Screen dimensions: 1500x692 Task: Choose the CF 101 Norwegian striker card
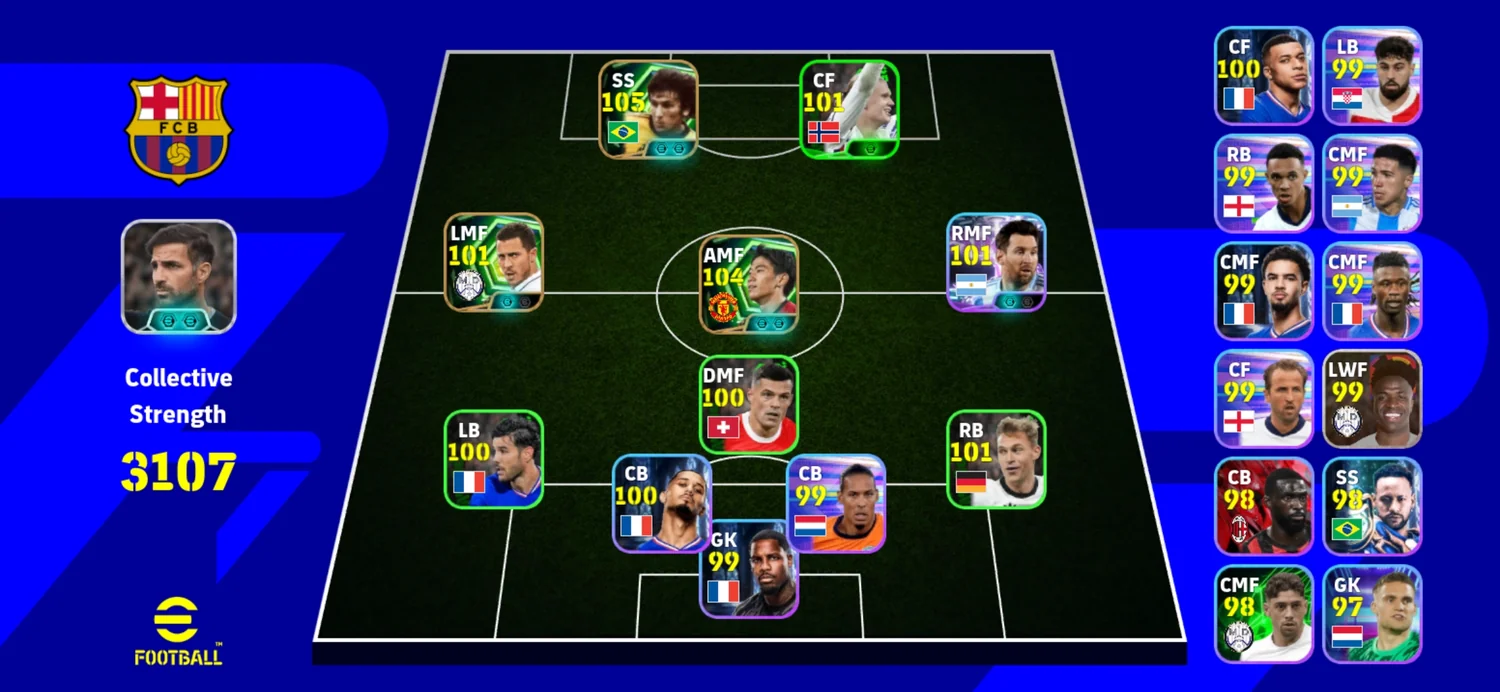[x=849, y=109]
